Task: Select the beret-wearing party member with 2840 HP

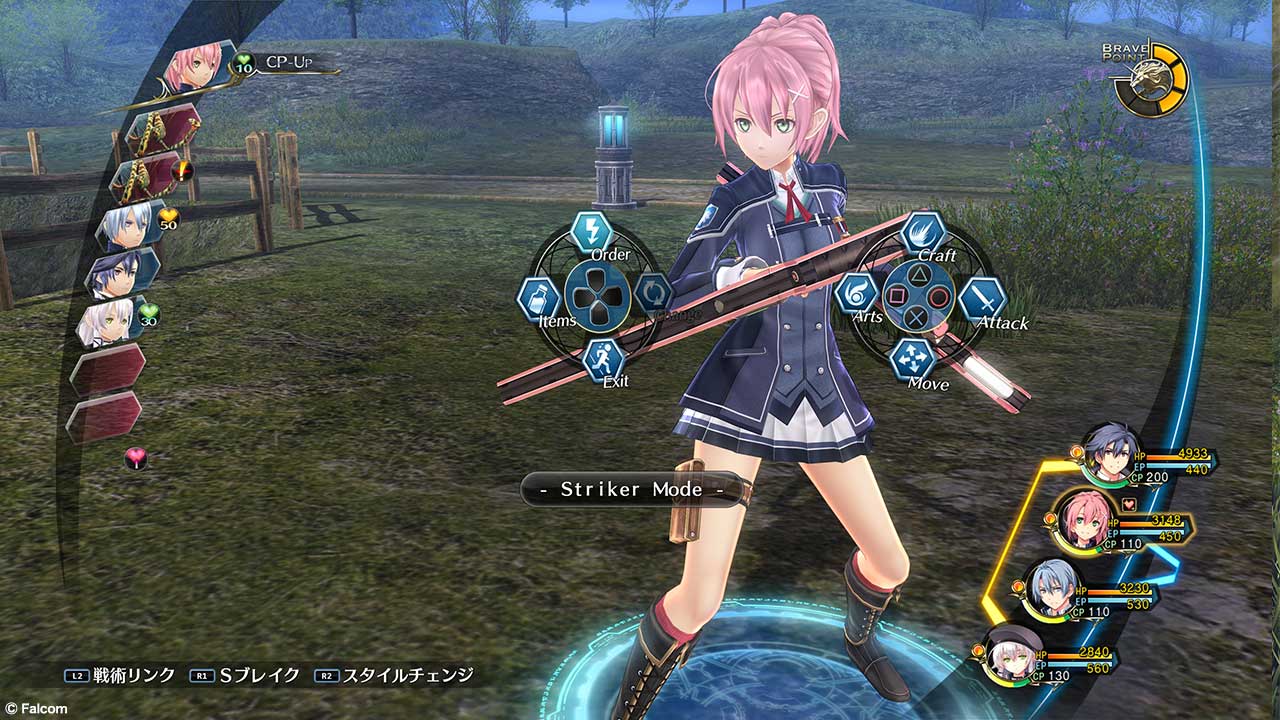Action: coord(1010,652)
